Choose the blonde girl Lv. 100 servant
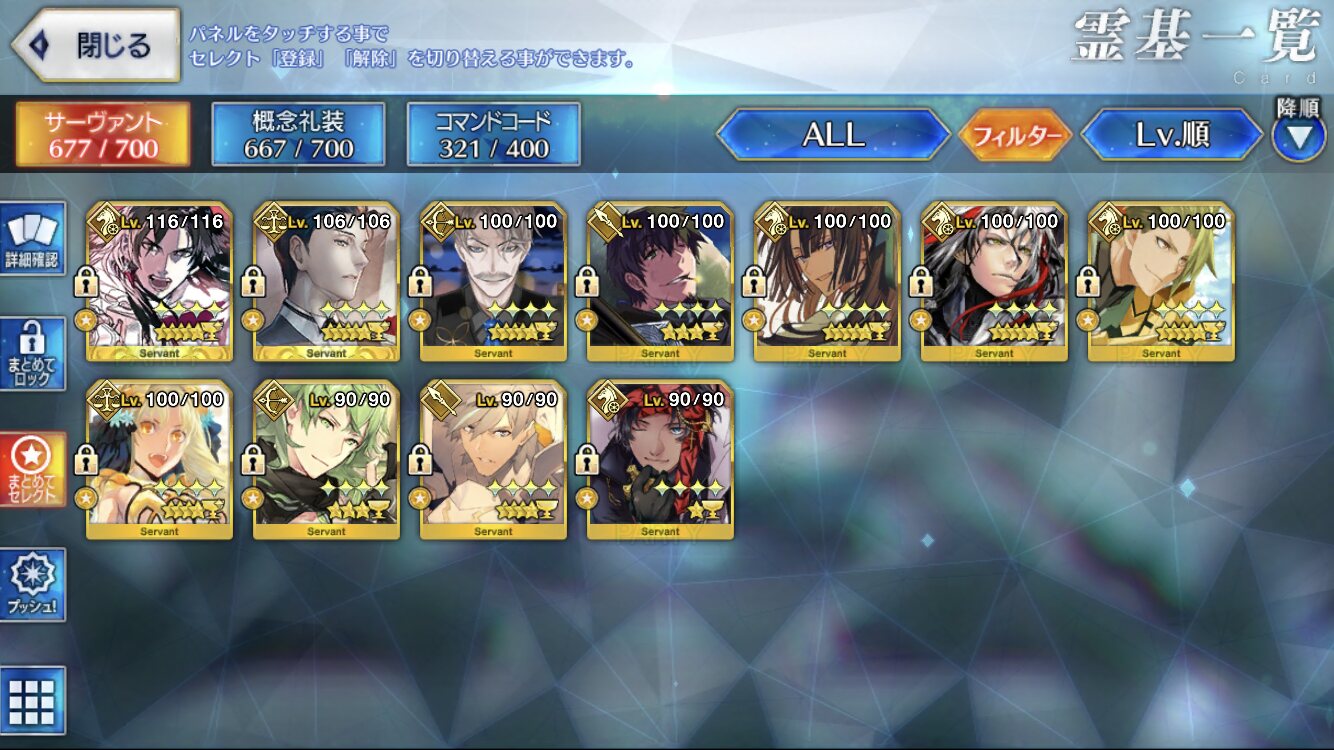The image size is (1334, 750). tap(160, 460)
